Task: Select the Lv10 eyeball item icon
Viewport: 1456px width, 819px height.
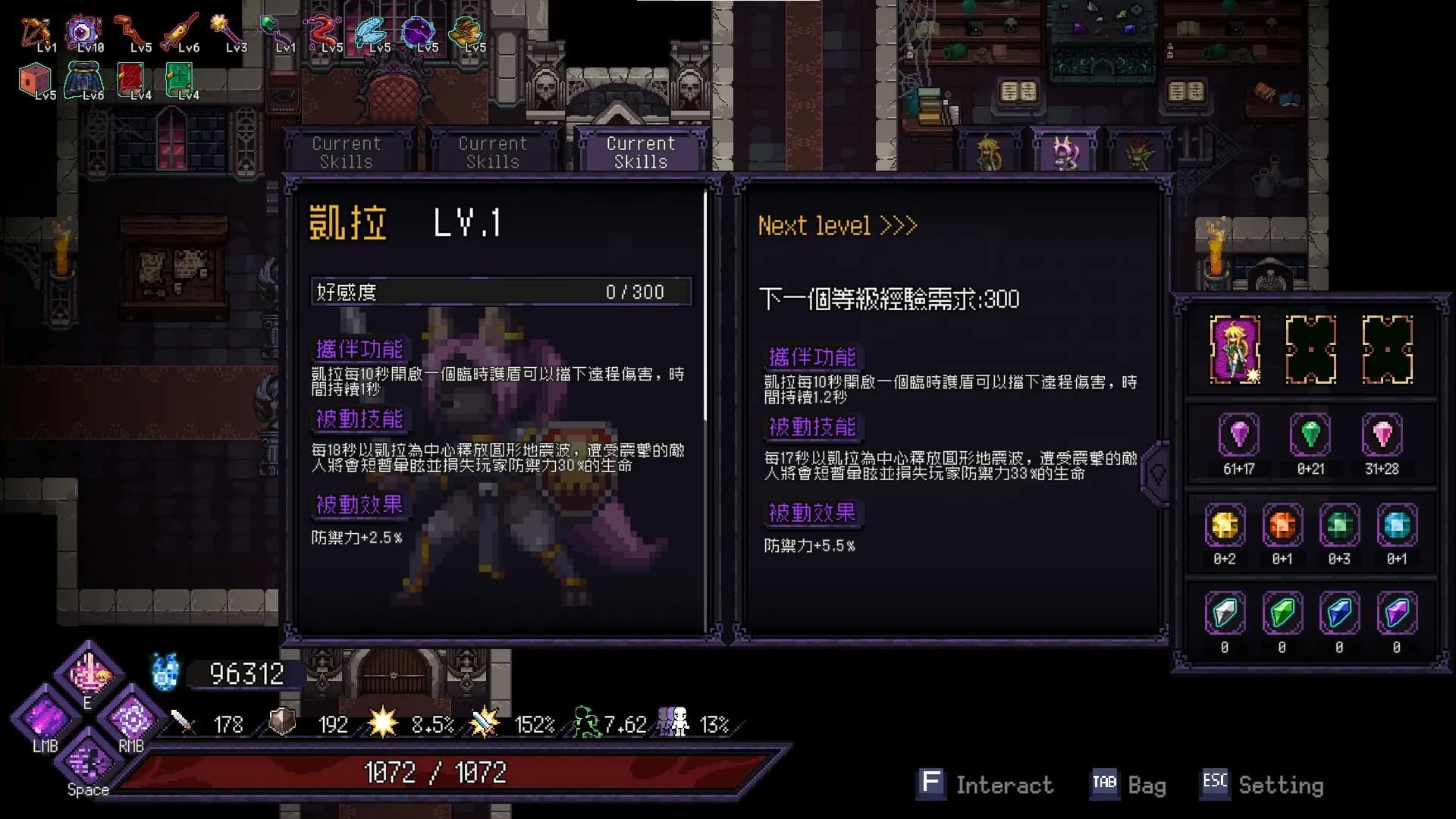Action: coord(83,32)
